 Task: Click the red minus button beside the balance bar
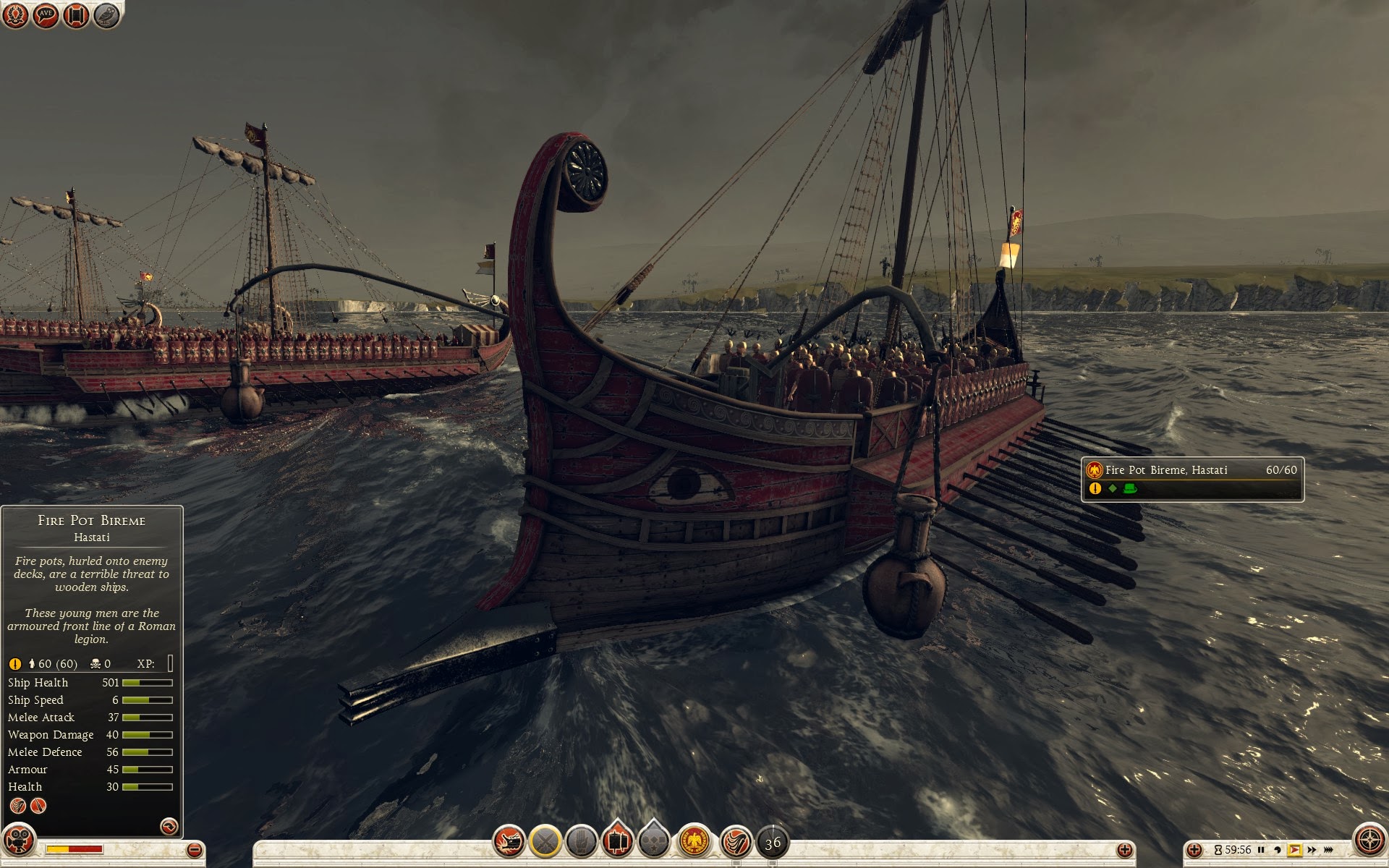(x=194, y=850)
